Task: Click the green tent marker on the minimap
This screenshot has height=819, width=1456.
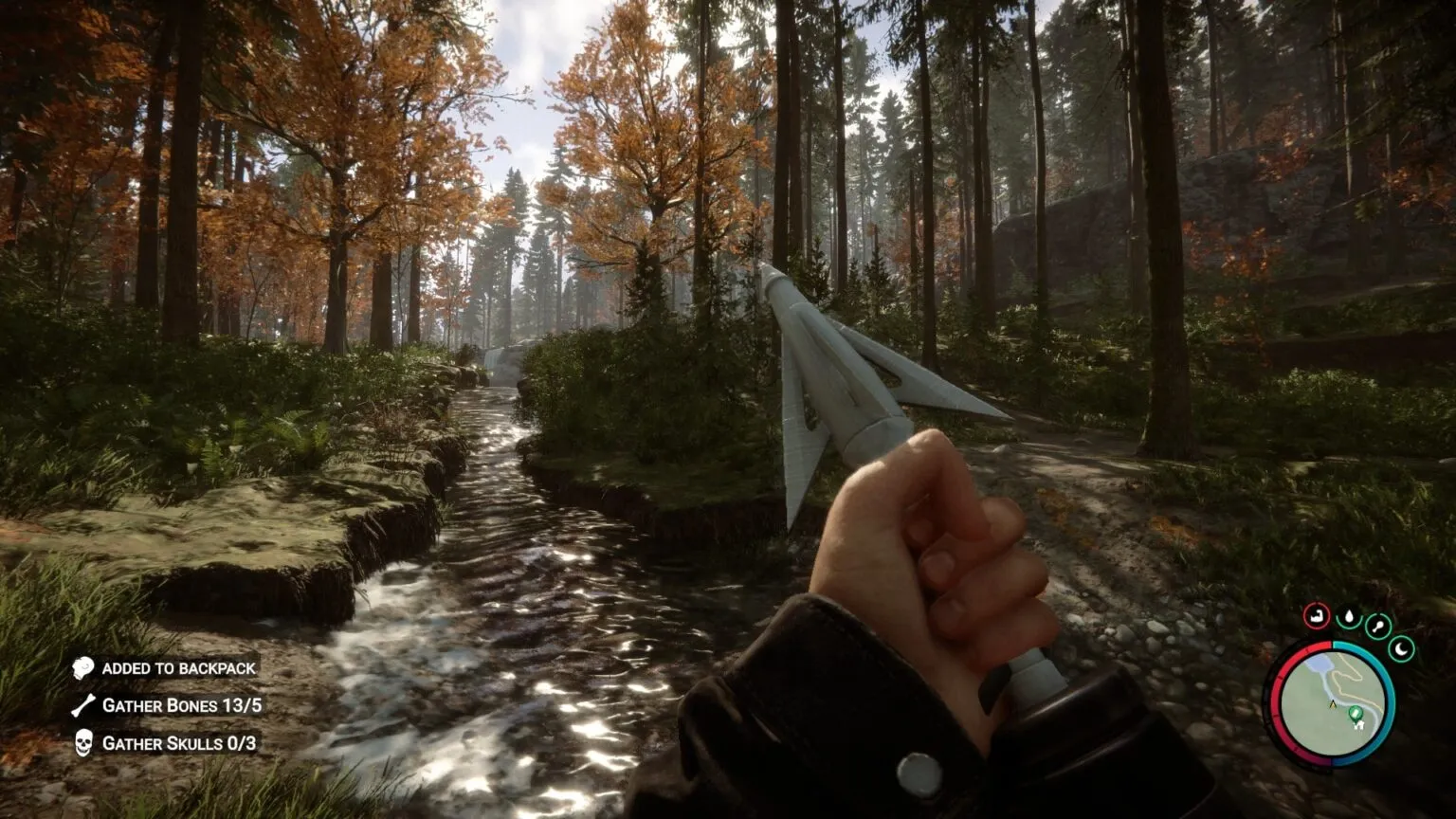Action: coord(1356,714)
